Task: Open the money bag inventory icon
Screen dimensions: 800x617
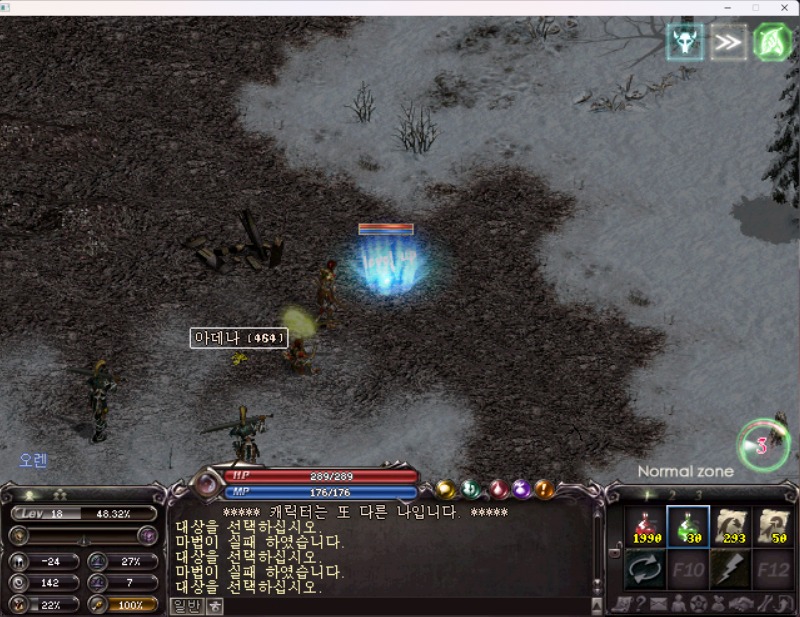Action: click(717, 604)
